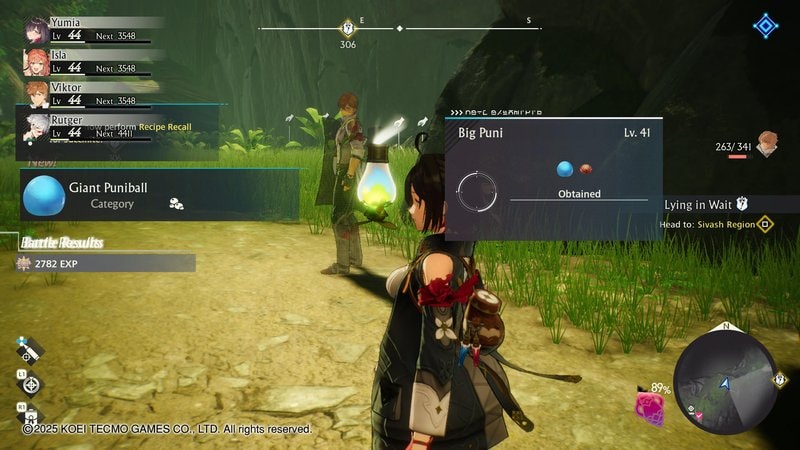Click the Big Puni enemy info panel
Viewport: 800px width, 450px height.
point(553,178)
